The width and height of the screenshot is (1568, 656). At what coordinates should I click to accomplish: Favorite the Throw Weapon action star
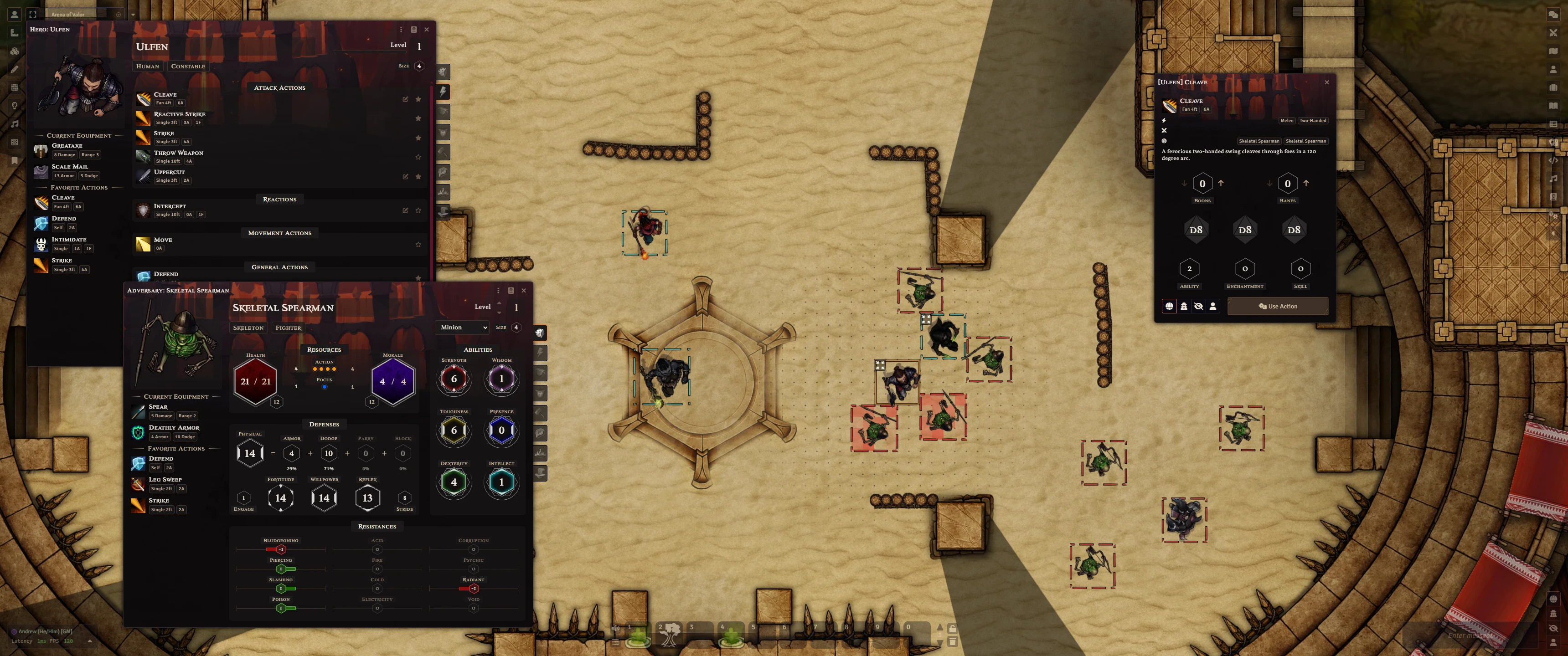[x=418, y=157]
